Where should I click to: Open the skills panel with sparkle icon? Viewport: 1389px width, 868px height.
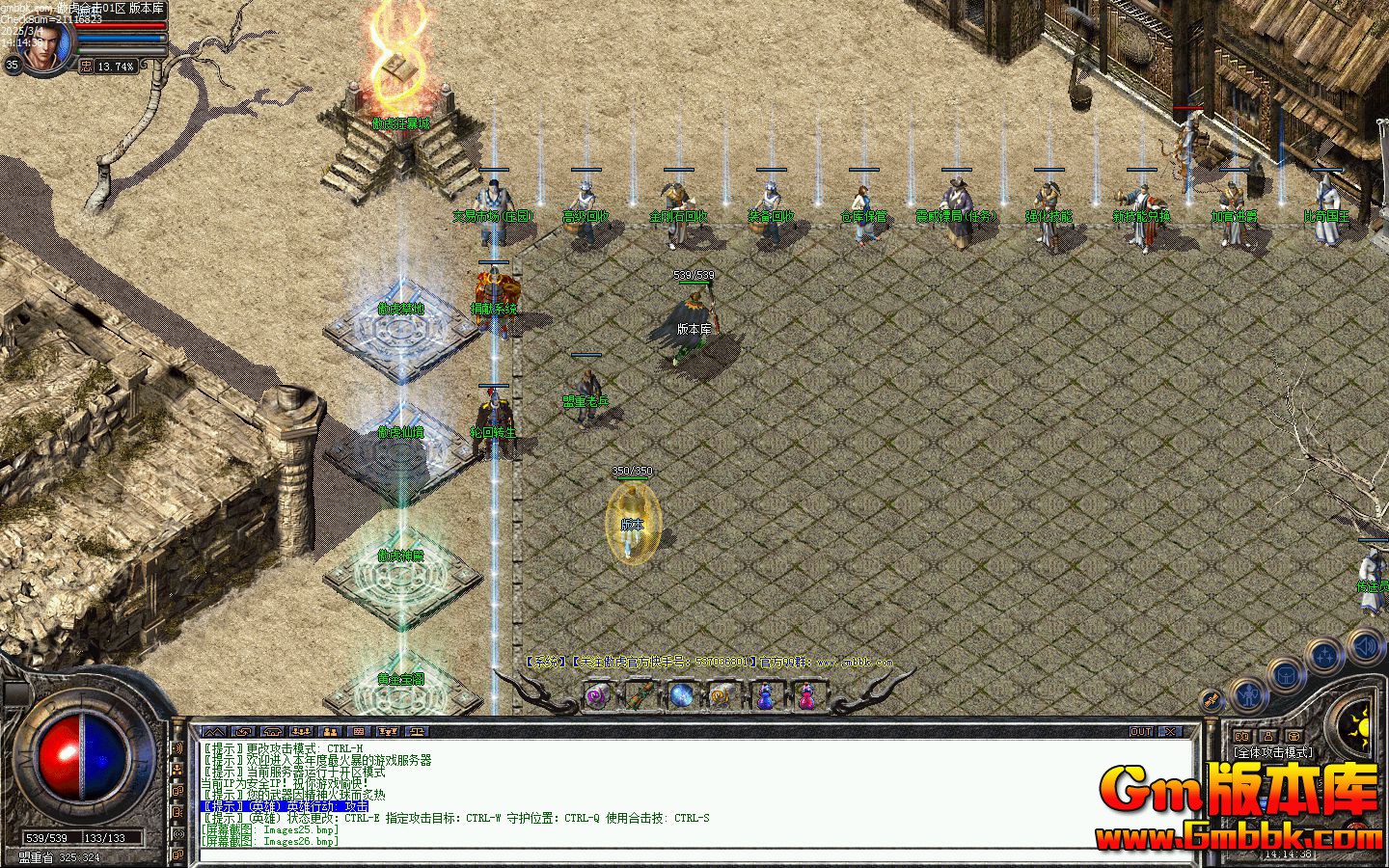tap(1326, 657)
